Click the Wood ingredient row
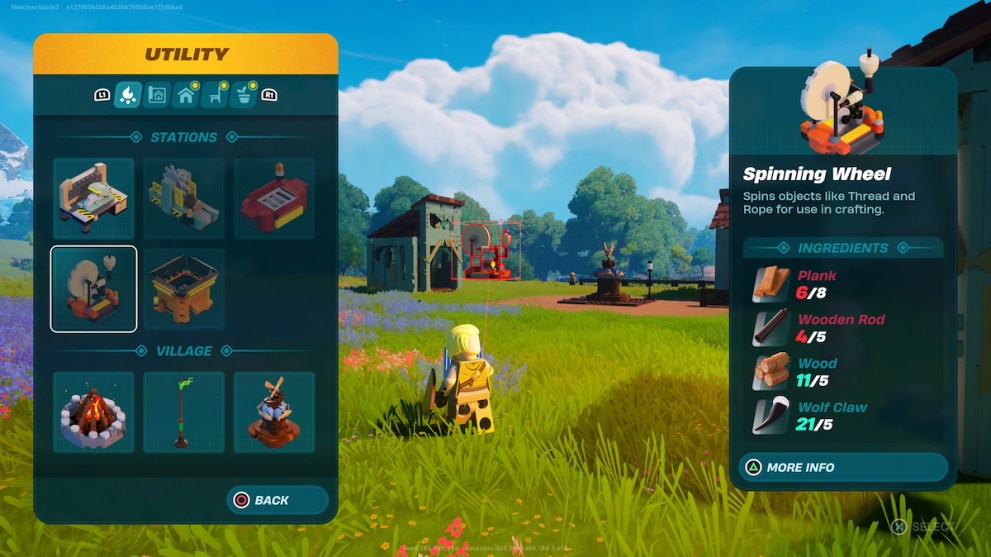Image resolution: width=991 pixels, height=557 pixels. [x=842, y=372]
